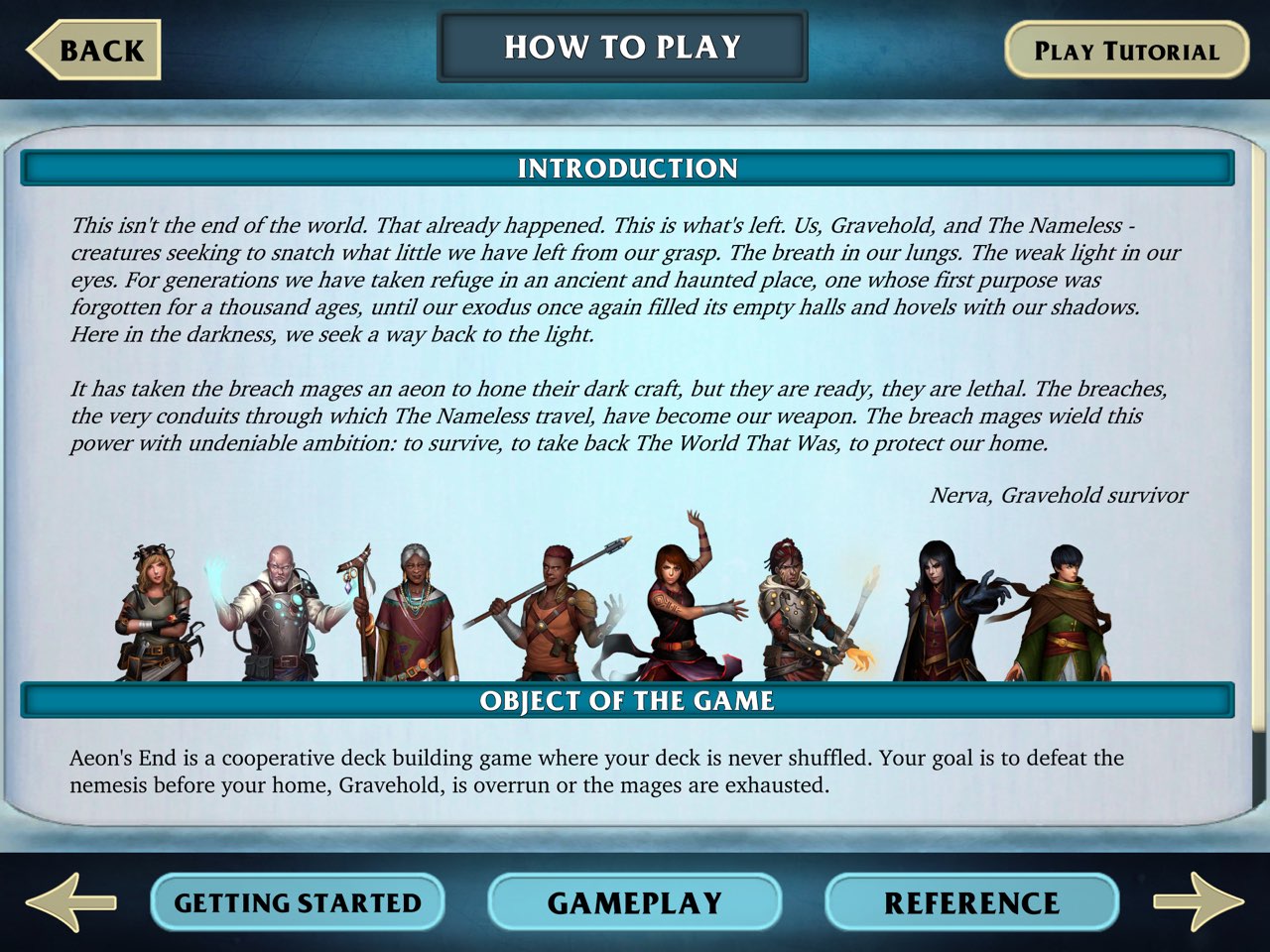Start the Play Tutorial option
The image size is (1270, 952).
1126,51
